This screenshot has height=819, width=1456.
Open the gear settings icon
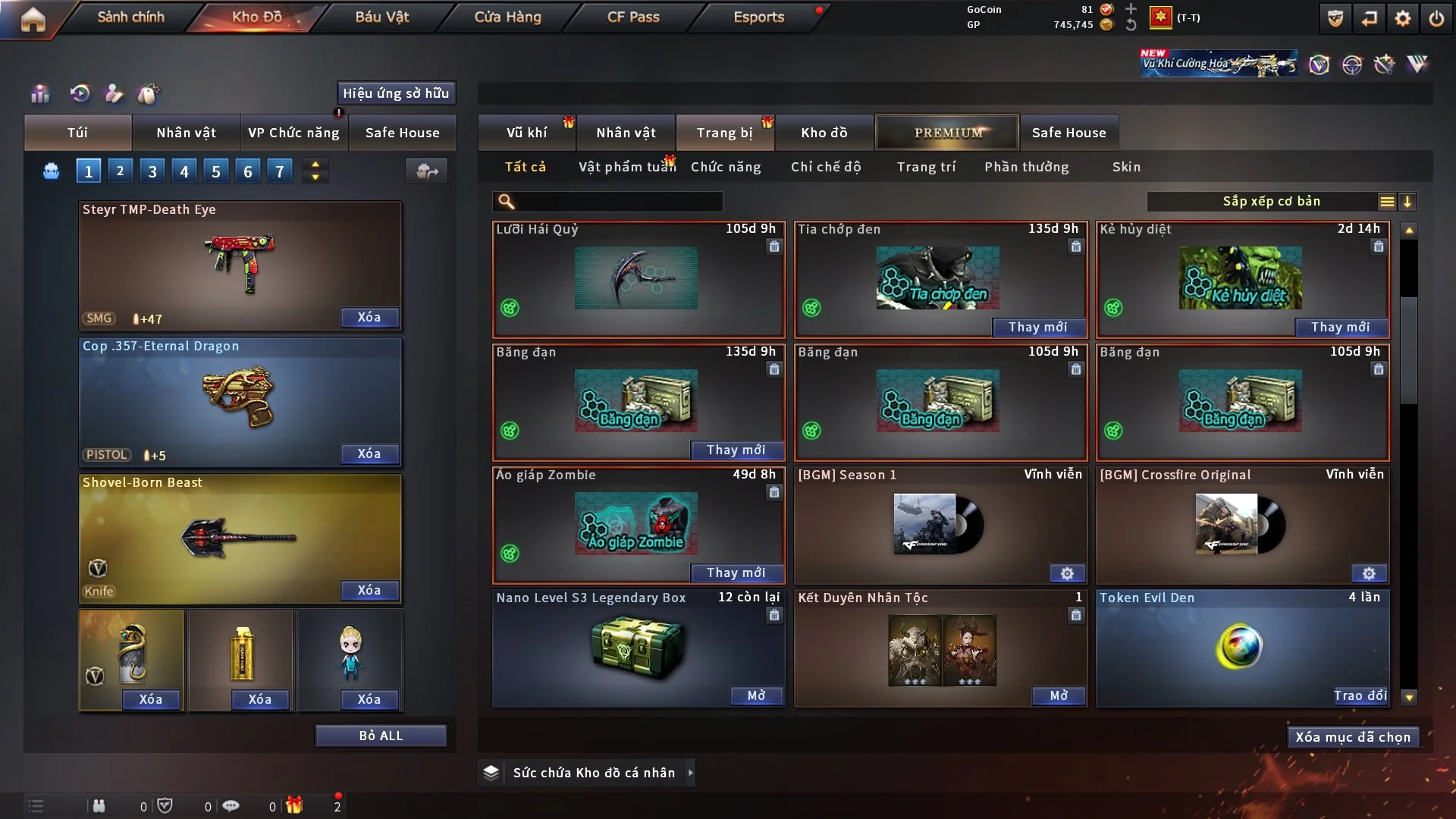pos(1403,18)
